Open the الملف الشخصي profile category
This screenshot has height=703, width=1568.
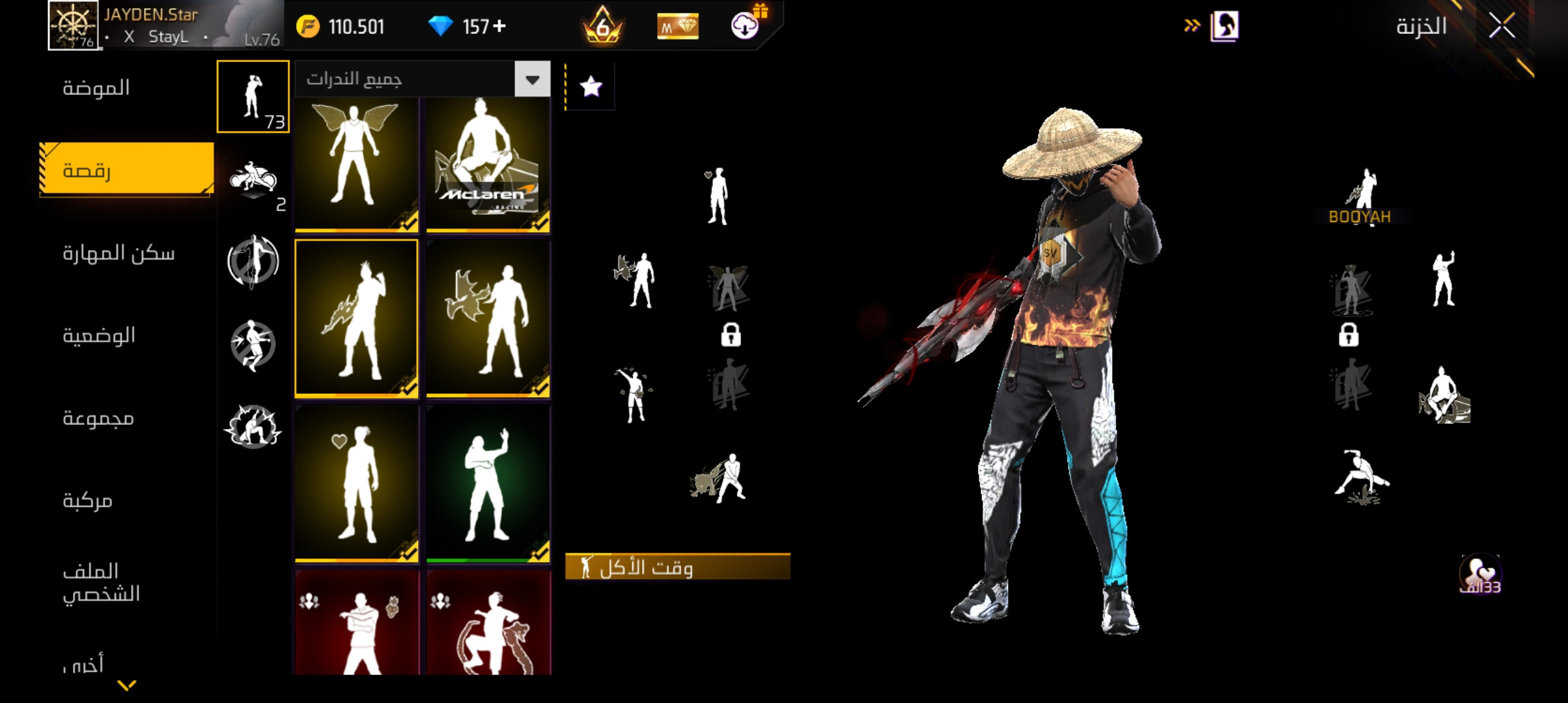click(101, 583)
